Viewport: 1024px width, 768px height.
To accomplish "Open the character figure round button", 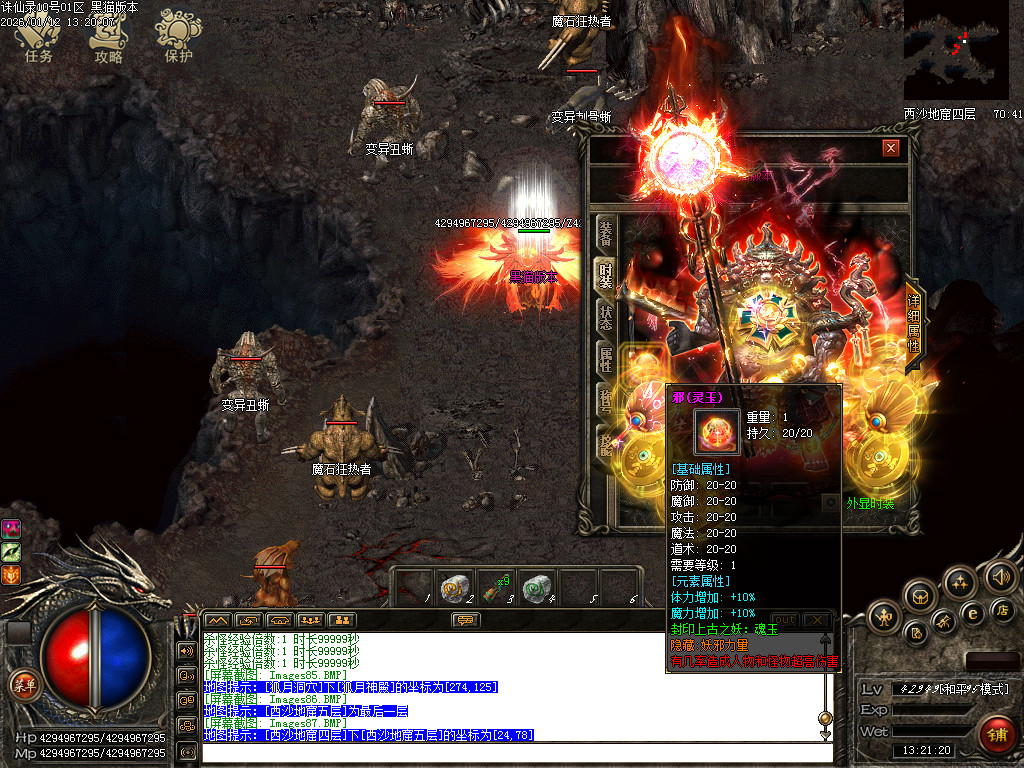I will click(886, 617).
